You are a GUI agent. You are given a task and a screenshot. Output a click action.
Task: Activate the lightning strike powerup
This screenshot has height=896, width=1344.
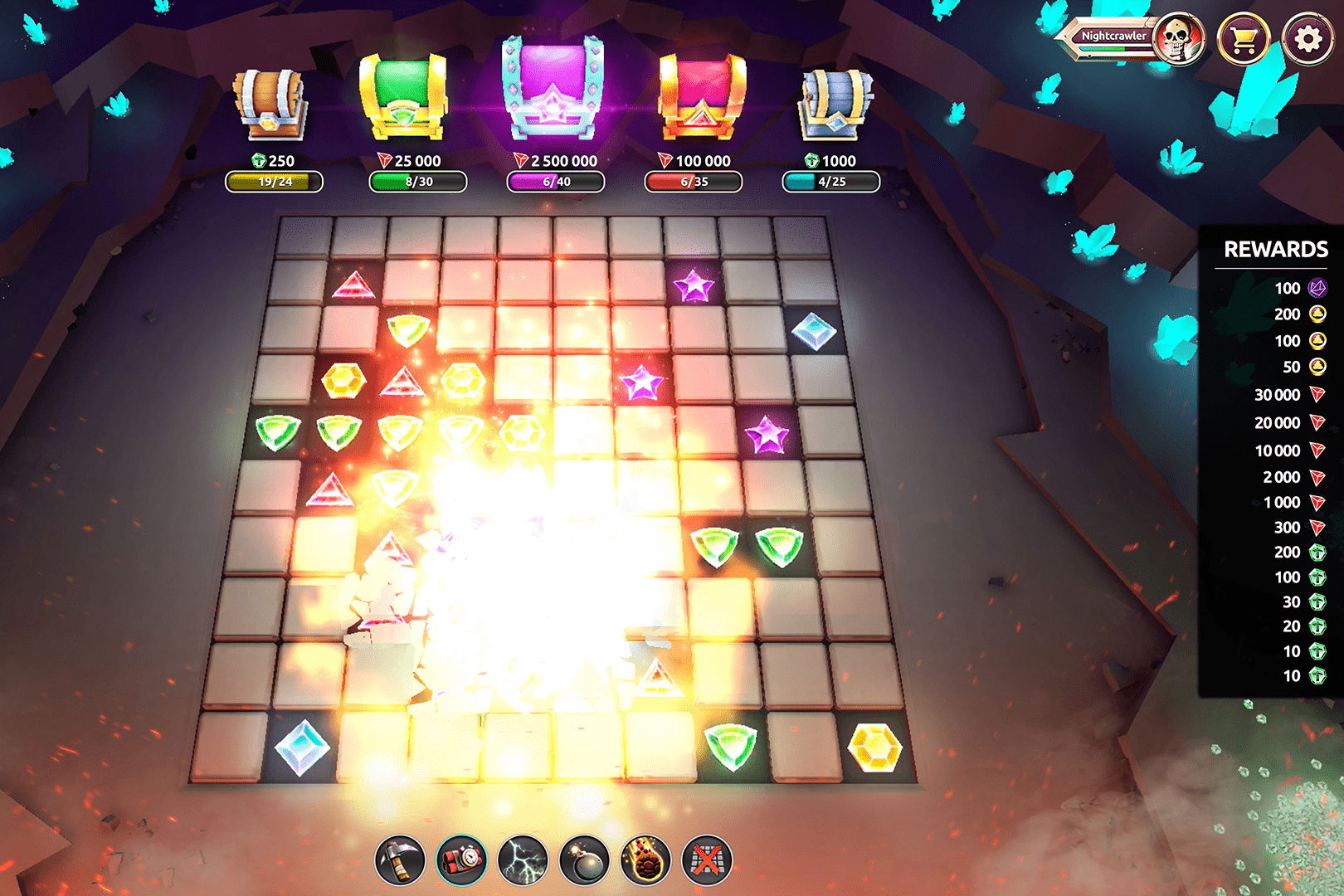[523, 861]
